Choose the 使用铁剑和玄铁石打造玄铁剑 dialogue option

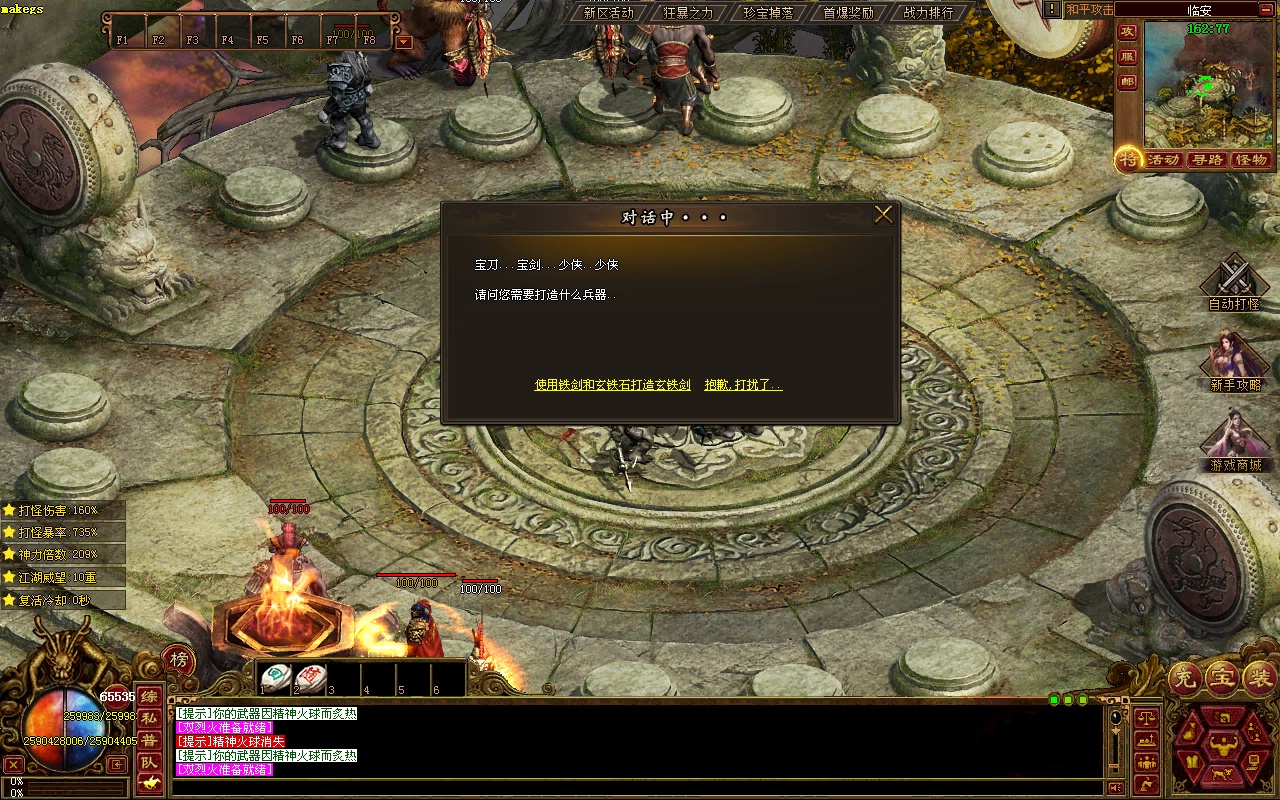point(612,385)
